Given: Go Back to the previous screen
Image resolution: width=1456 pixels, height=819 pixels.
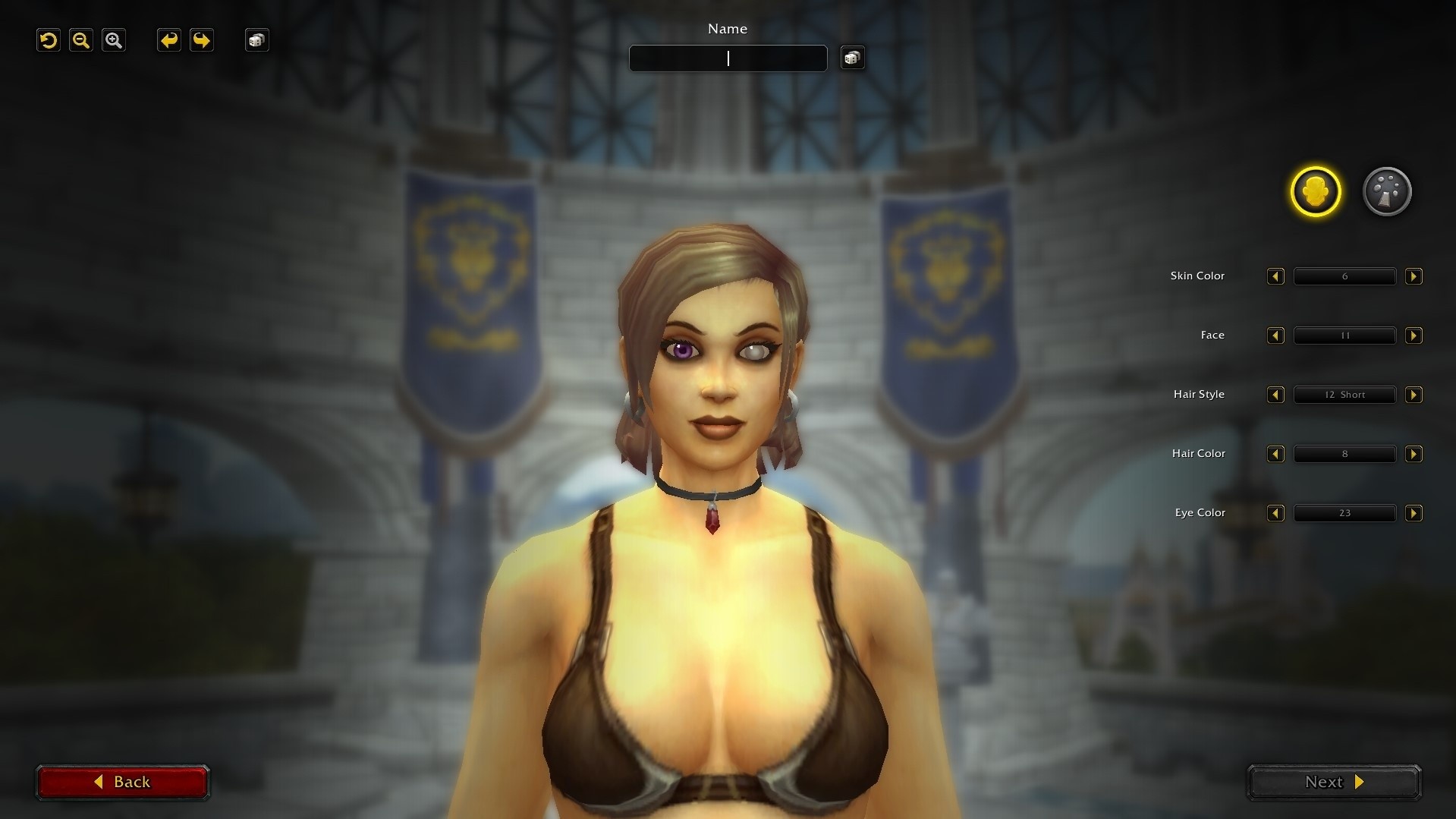Looking at the screenshot, I should [x=123, y=782].
